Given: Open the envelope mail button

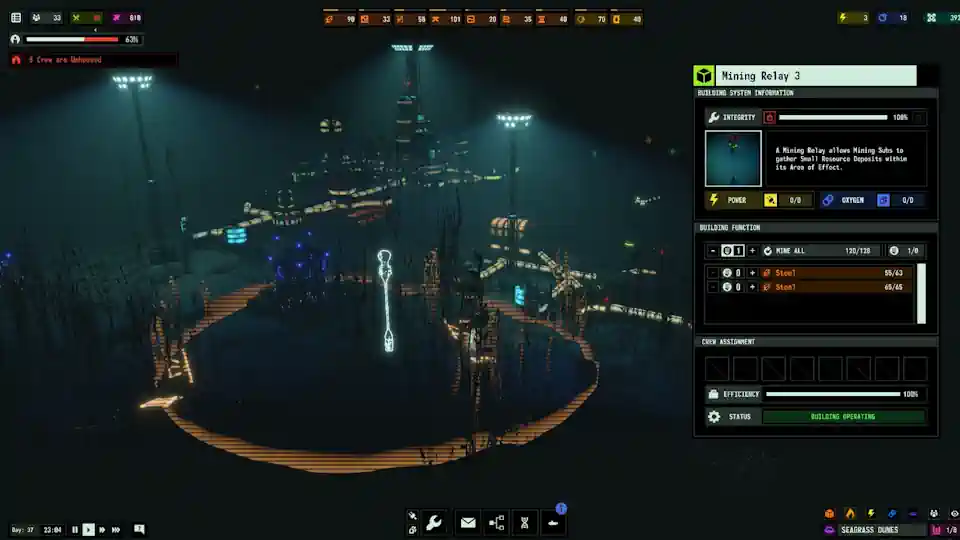Looking at the screenshot, I should 467,522.
